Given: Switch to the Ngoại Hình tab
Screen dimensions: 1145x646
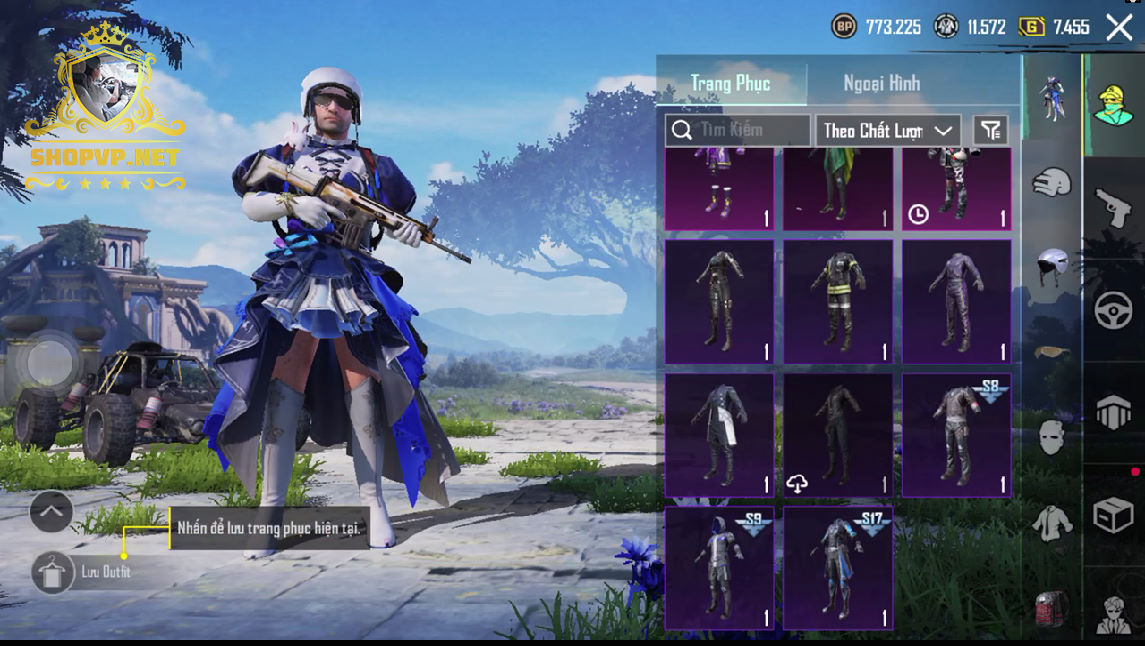Looking at the screenshot, I should (x=881, y=83).
